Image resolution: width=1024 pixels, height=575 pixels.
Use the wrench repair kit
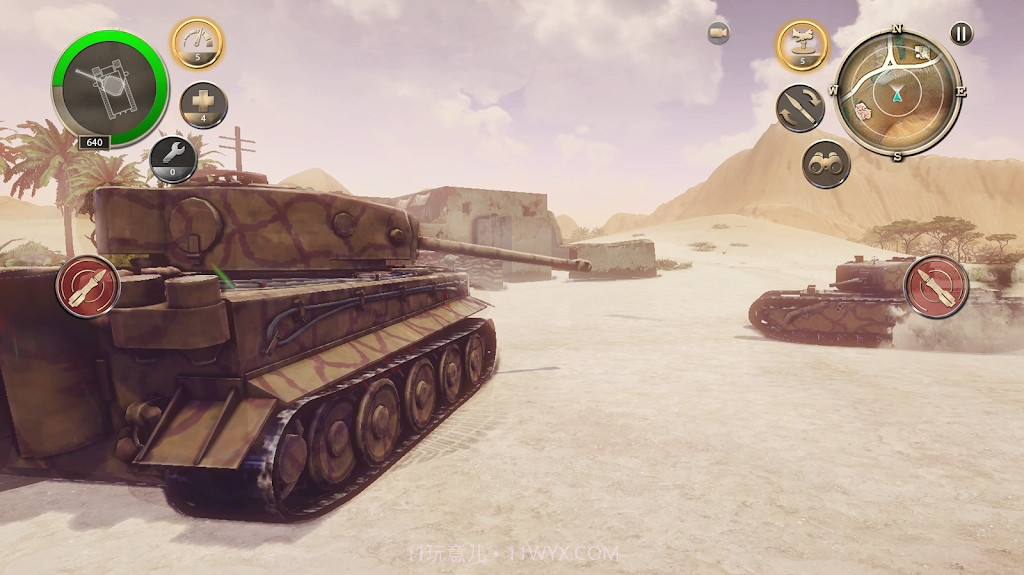(x=173, y=158)
